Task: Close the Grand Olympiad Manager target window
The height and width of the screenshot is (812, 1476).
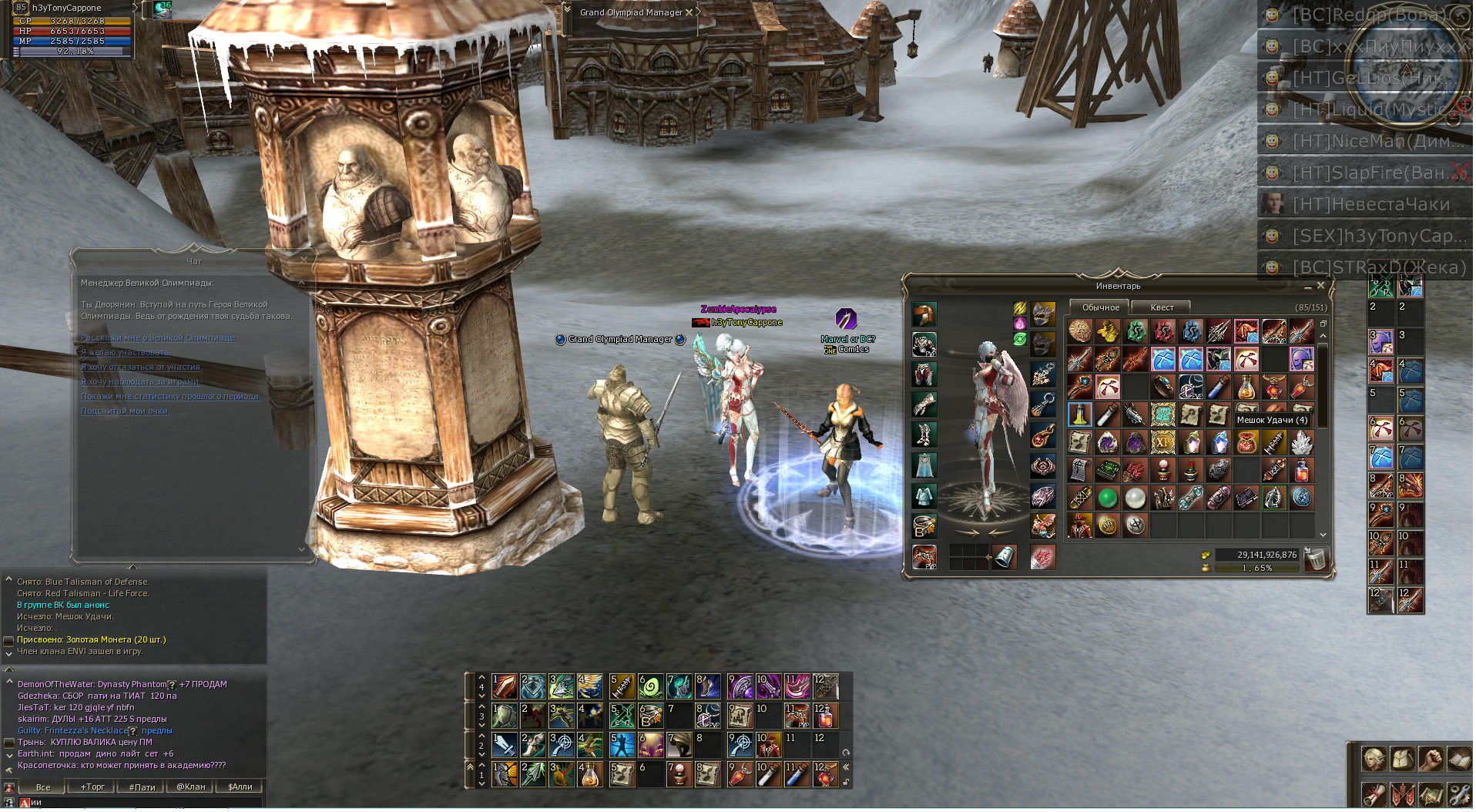Action: (689, 12)
